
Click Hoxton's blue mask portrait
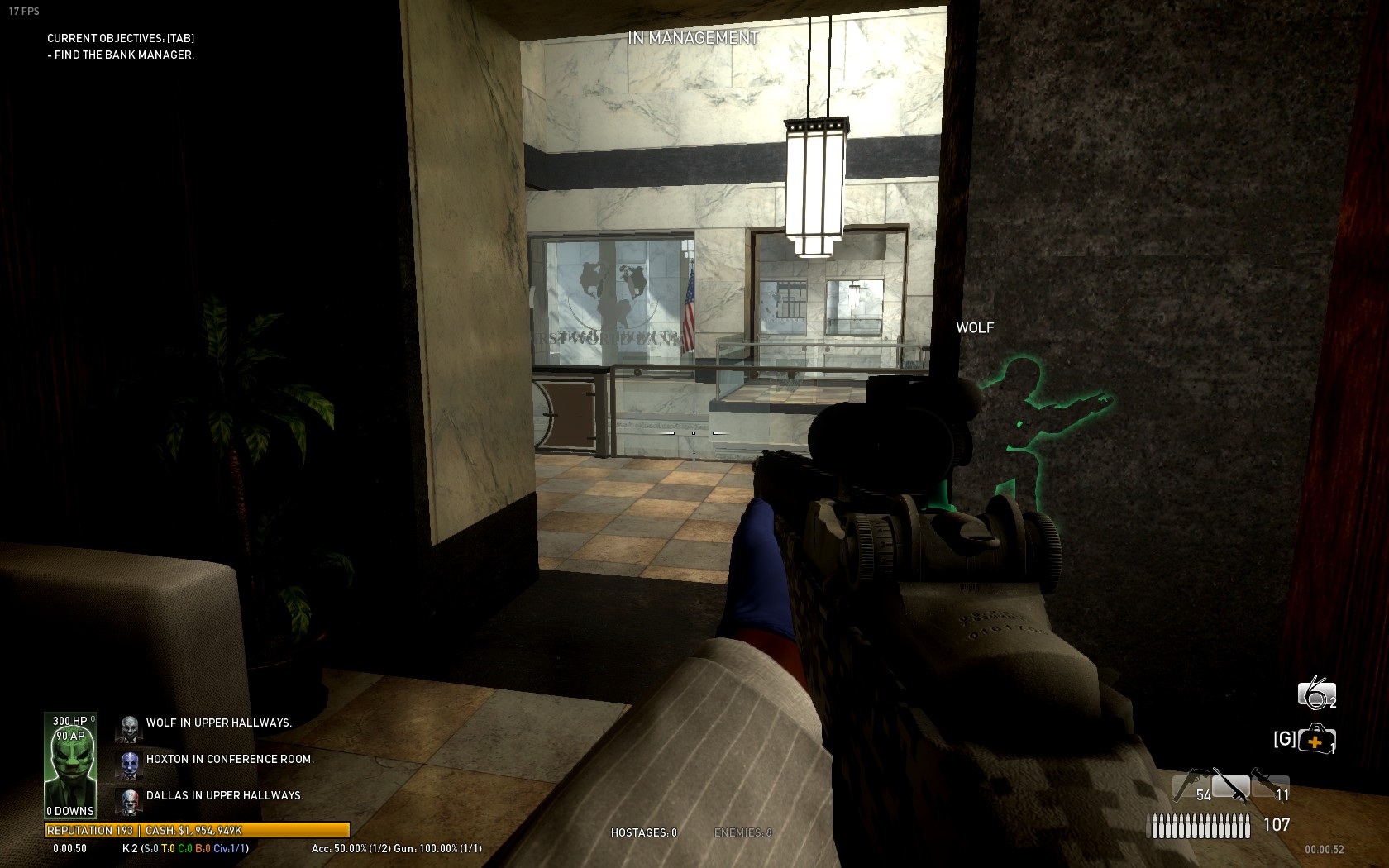tap(128, 760)
